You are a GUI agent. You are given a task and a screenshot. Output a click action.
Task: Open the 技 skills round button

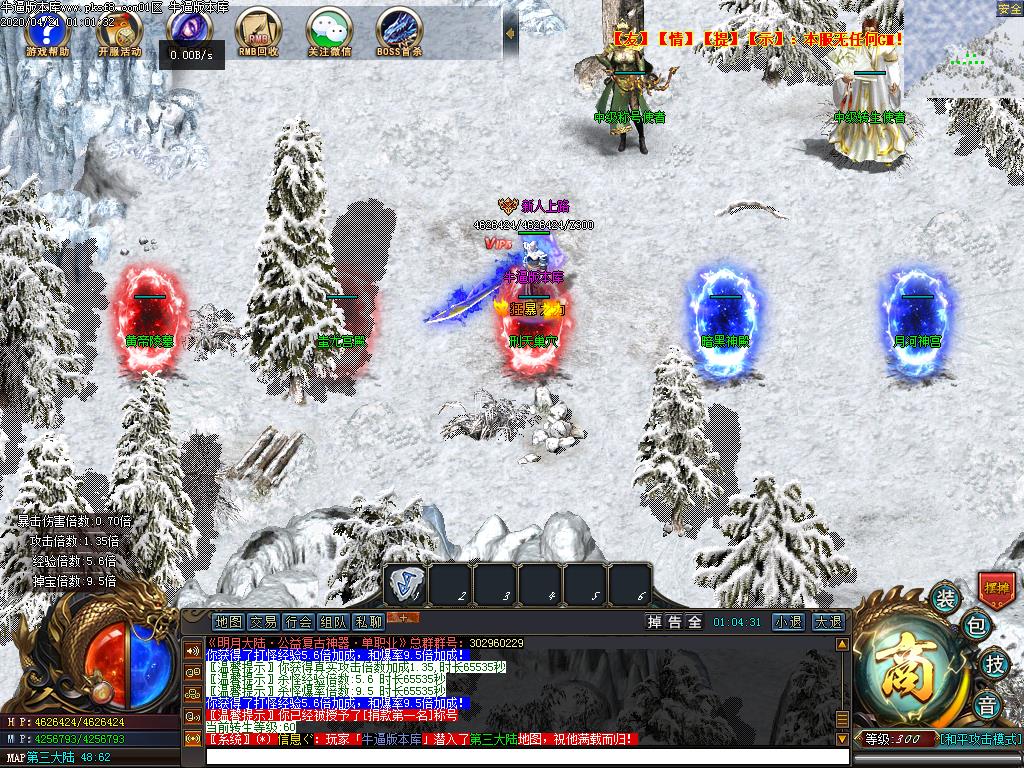pyautogui.click(x=995, y=662)
